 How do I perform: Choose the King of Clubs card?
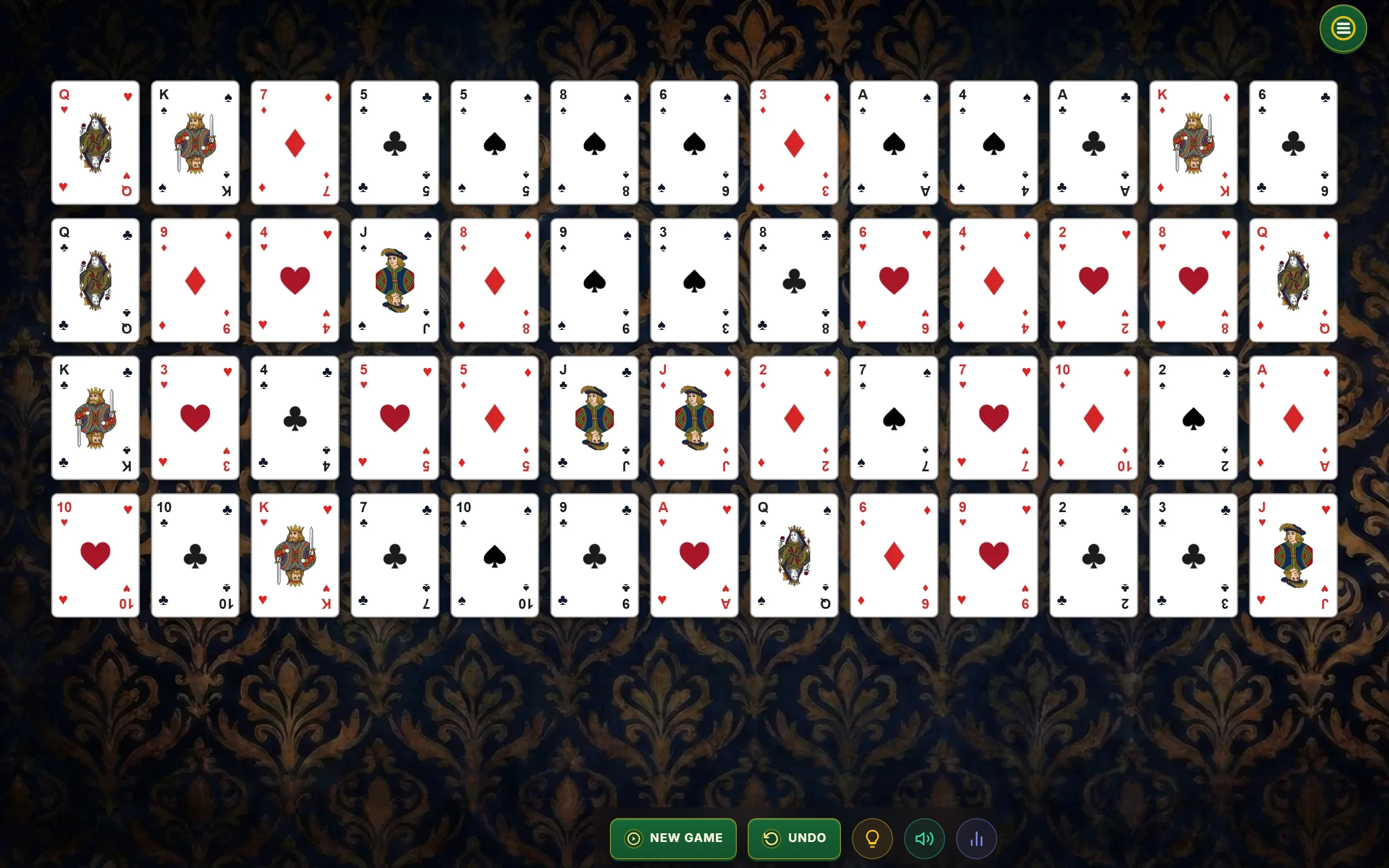(95, 418)
